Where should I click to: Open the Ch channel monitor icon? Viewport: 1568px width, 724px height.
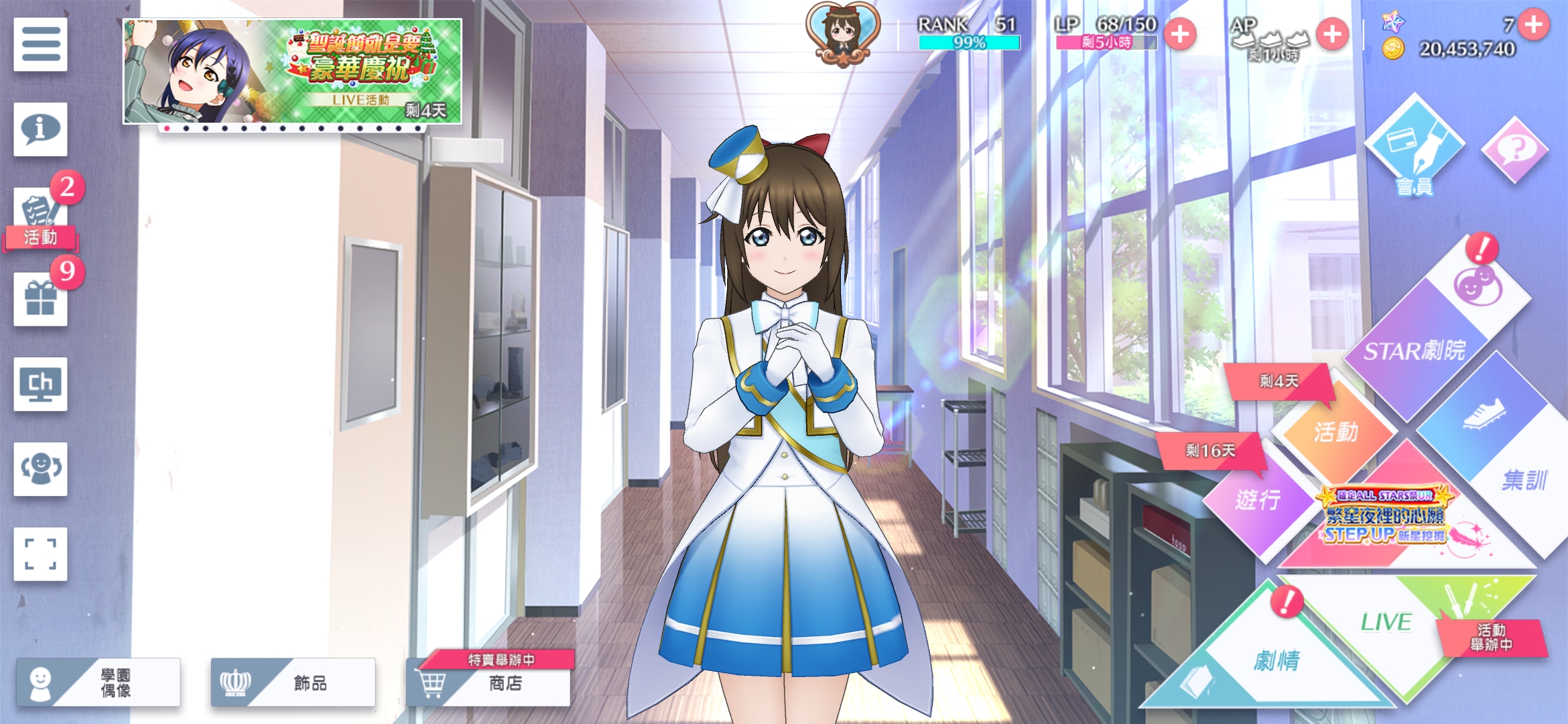point(40,384)
